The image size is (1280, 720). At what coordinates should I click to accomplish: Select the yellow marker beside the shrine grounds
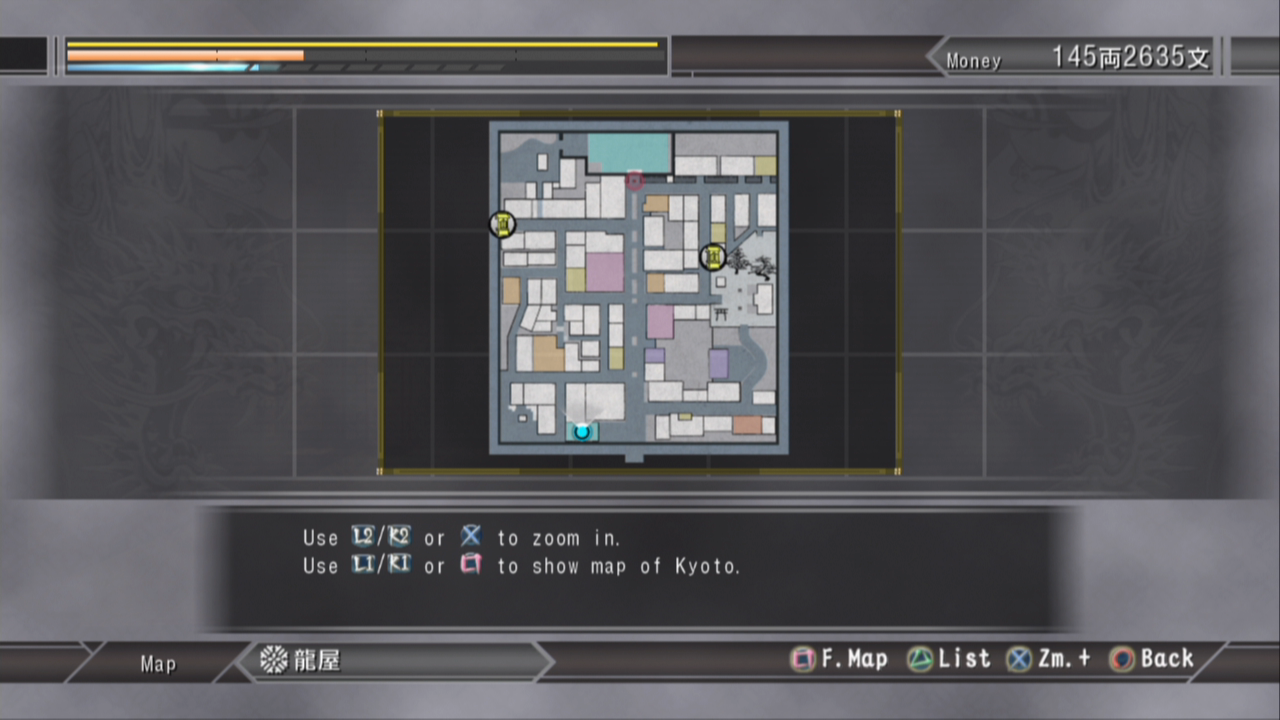713,258
